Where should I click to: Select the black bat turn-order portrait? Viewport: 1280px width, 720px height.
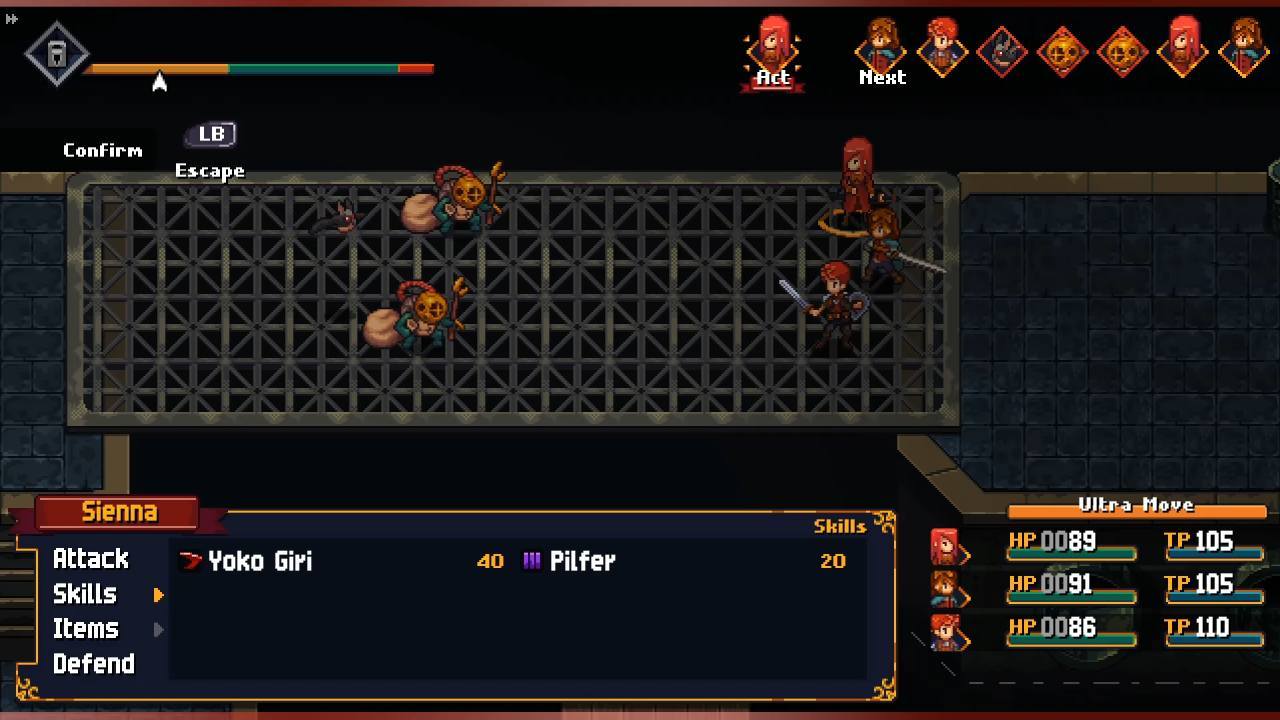tap(1002, 50)
